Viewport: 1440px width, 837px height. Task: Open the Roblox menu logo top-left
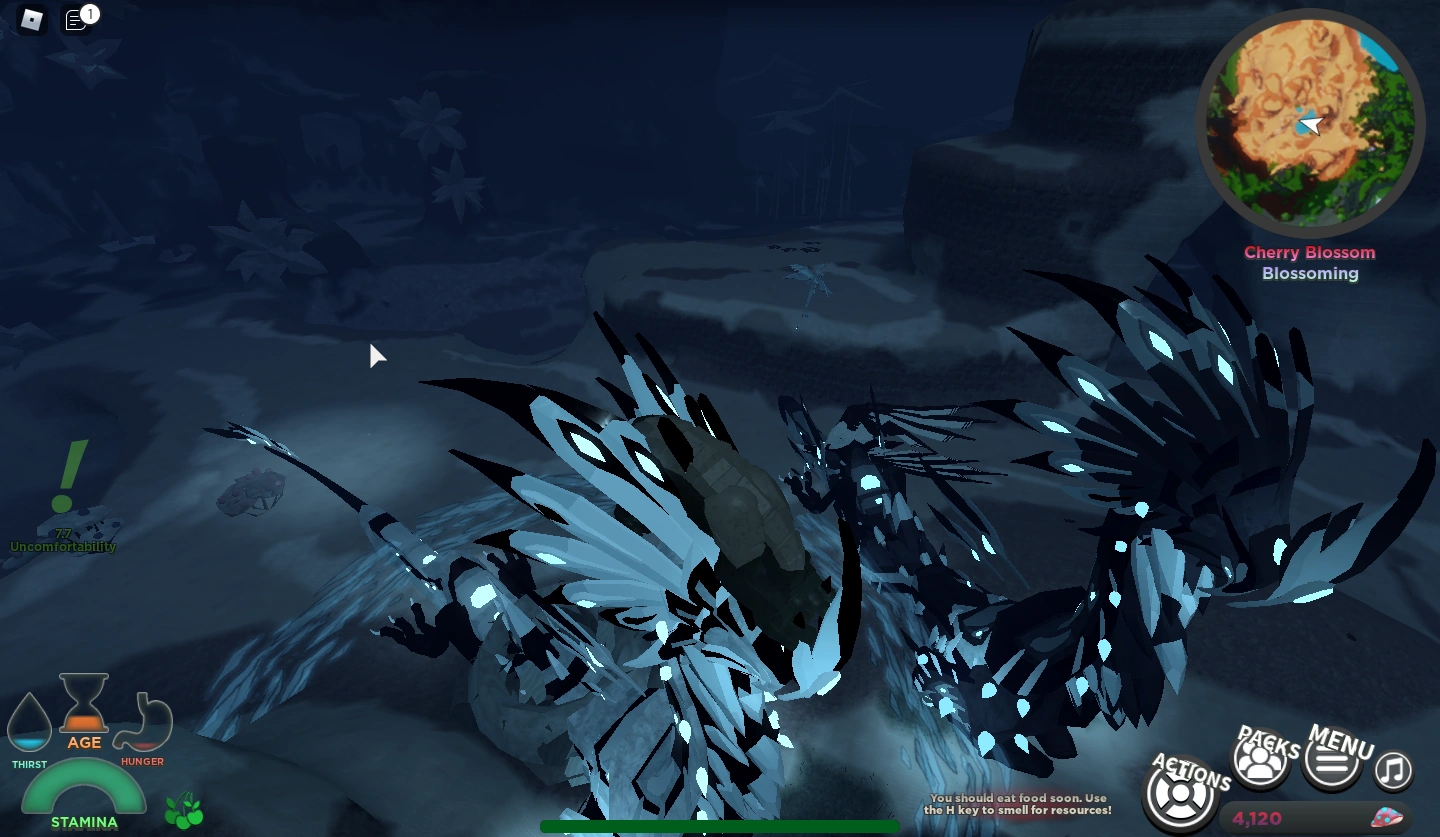coord(30,20)
